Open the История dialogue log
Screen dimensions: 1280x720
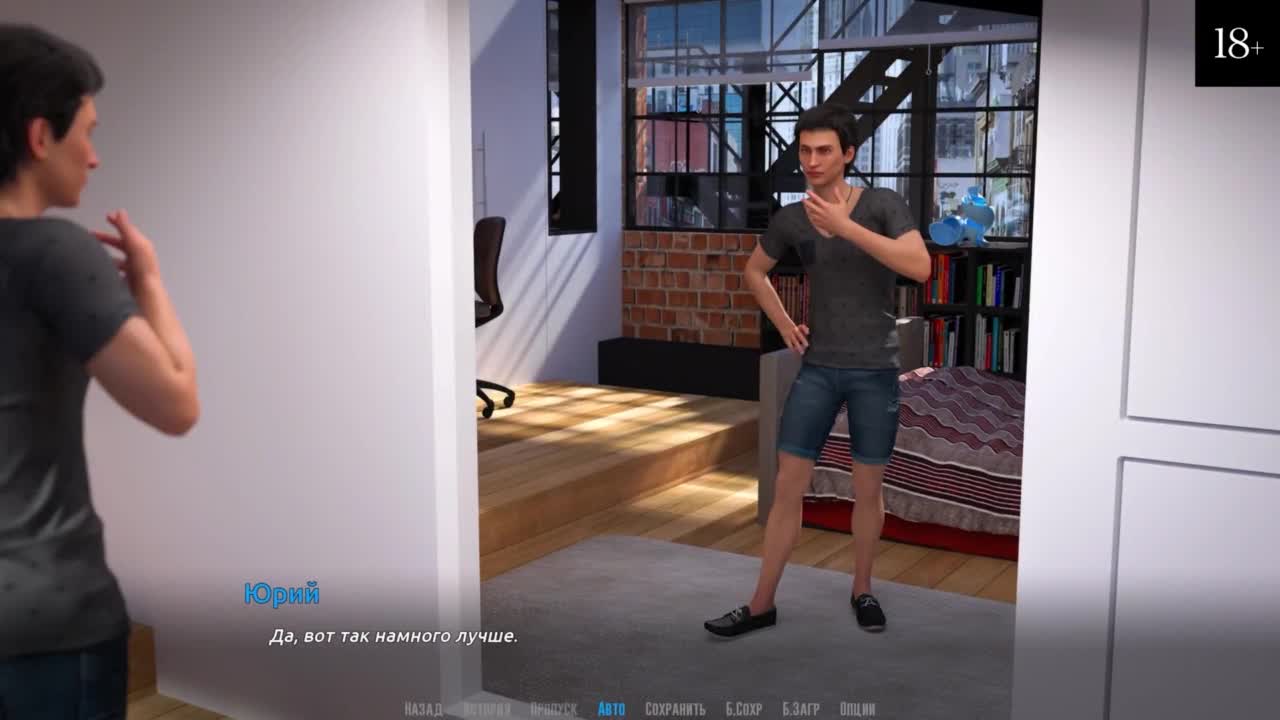(486, 709)
